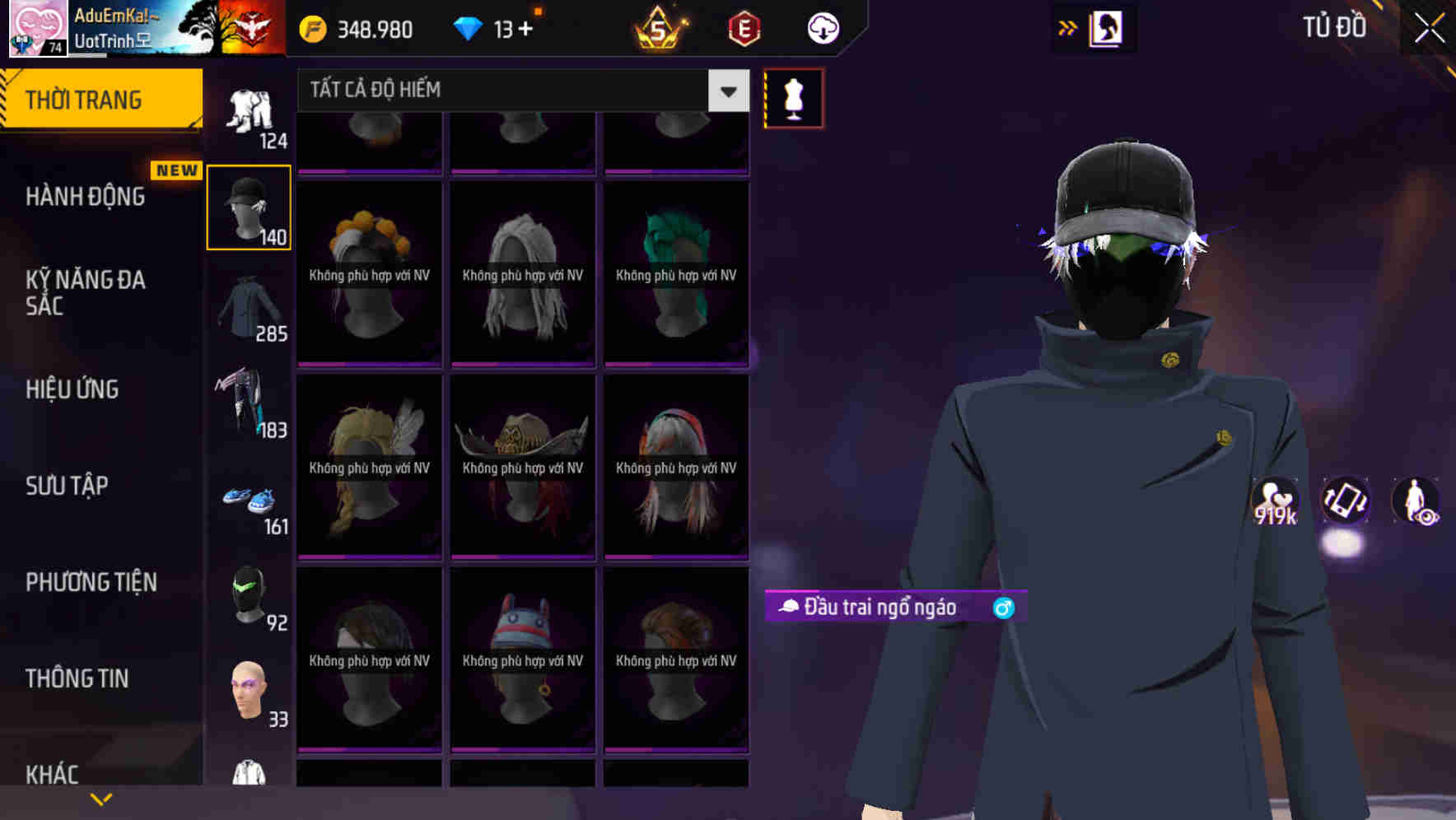Image resolution: width=1456 pixels, height=820 pixels.
Task: Expand the double-chevron panel near TỦ ĐỒ
Action: point(1066,27)
